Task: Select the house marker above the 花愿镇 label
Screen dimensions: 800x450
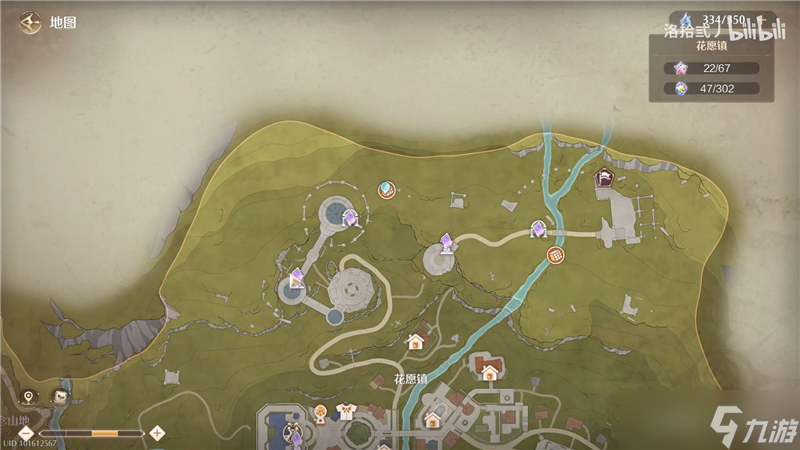Action: click(x=415, y=342)
